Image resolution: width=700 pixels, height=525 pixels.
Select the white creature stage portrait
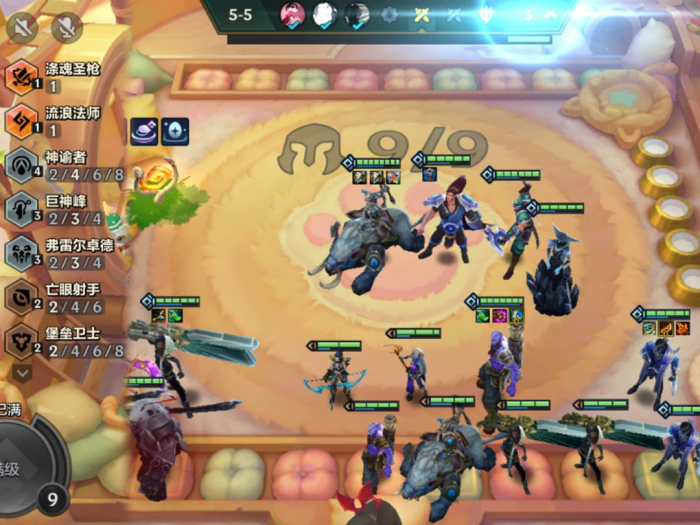tap(325, 15)
